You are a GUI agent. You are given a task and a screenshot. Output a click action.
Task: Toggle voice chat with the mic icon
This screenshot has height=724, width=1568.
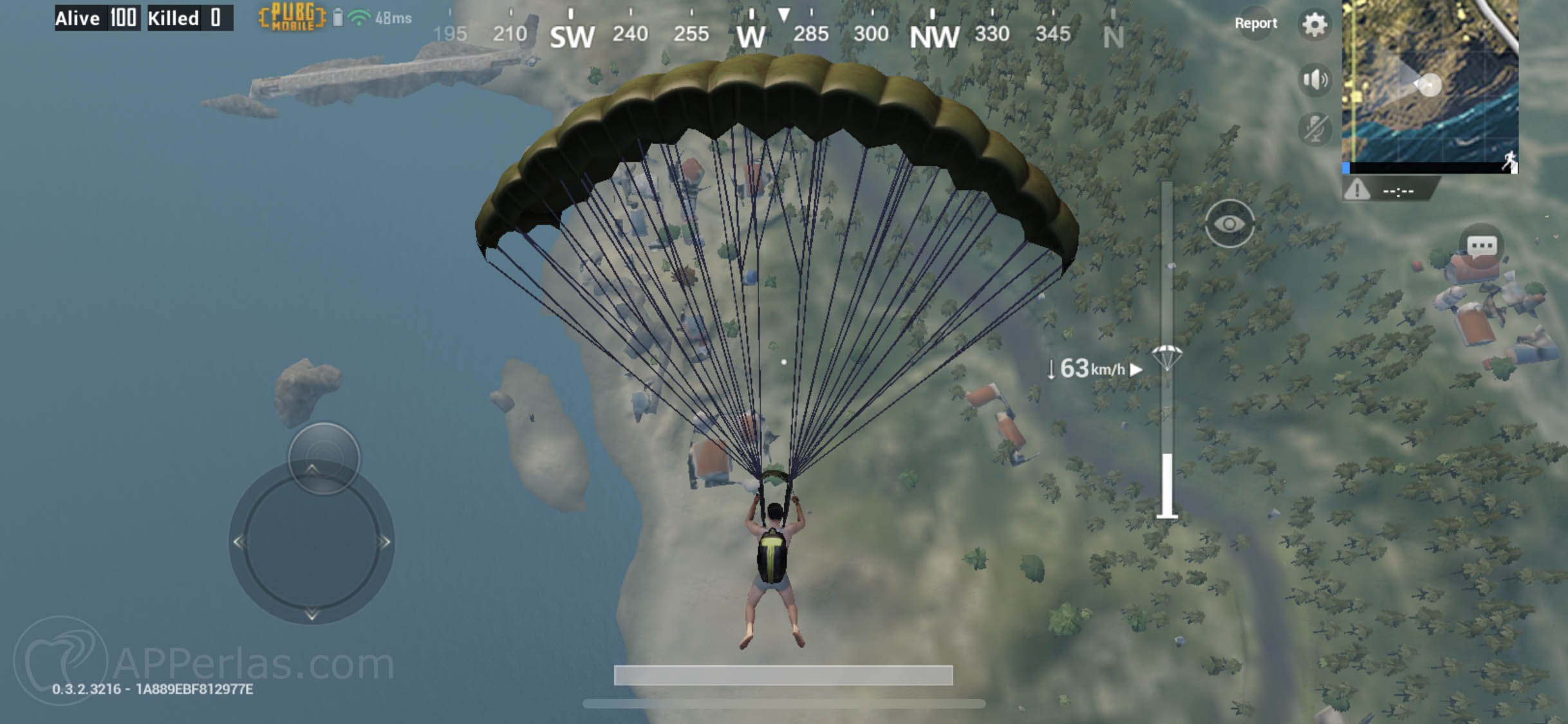(x=1314, y=129)
